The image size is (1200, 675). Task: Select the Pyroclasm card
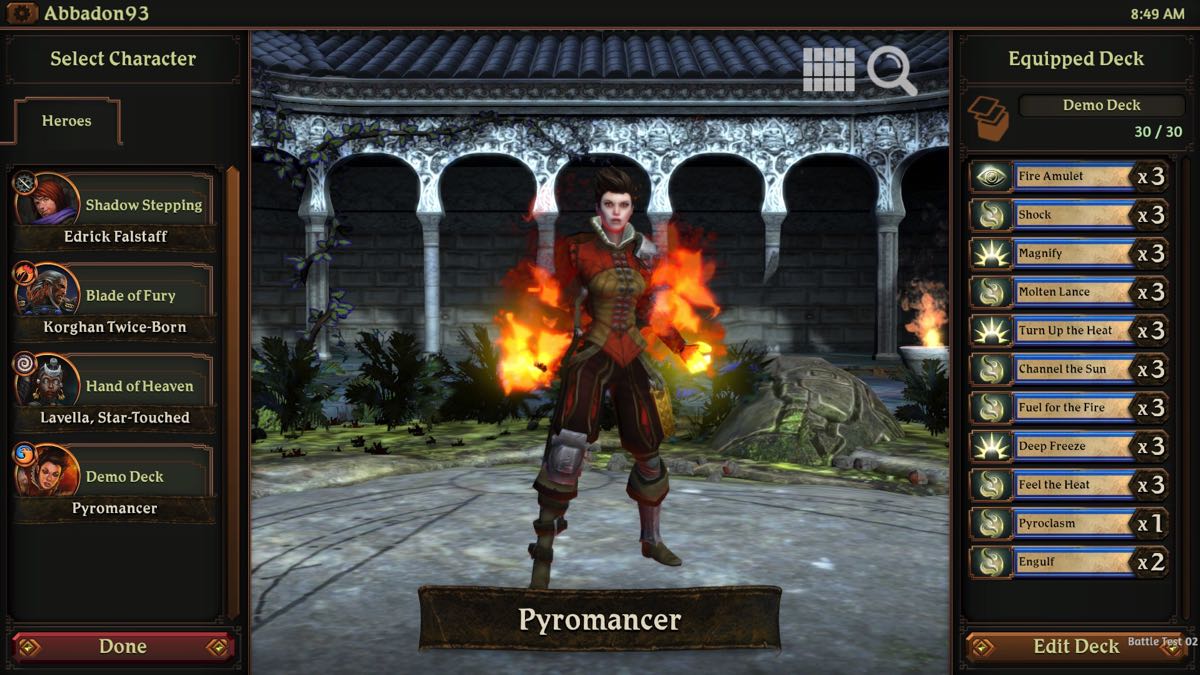1070,523
